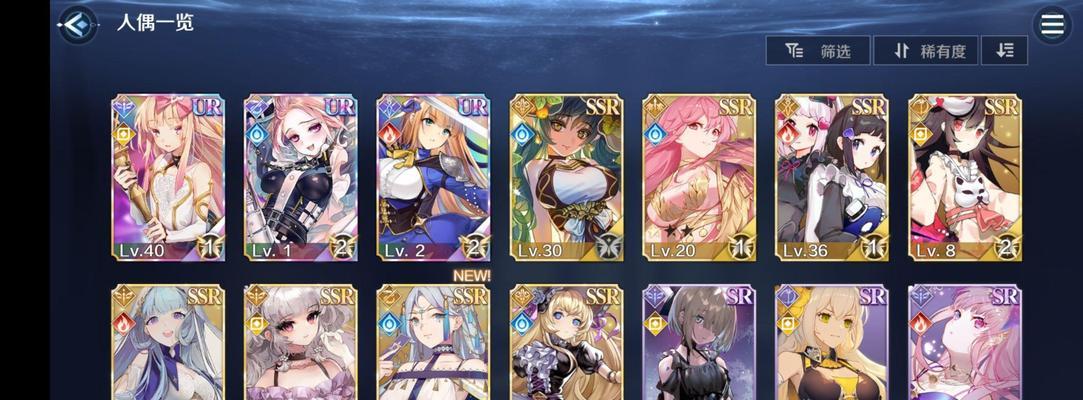The image size is (1083, 400).
Task: Choose the SSR doll at Lv. 8
Action: (964, 177)
